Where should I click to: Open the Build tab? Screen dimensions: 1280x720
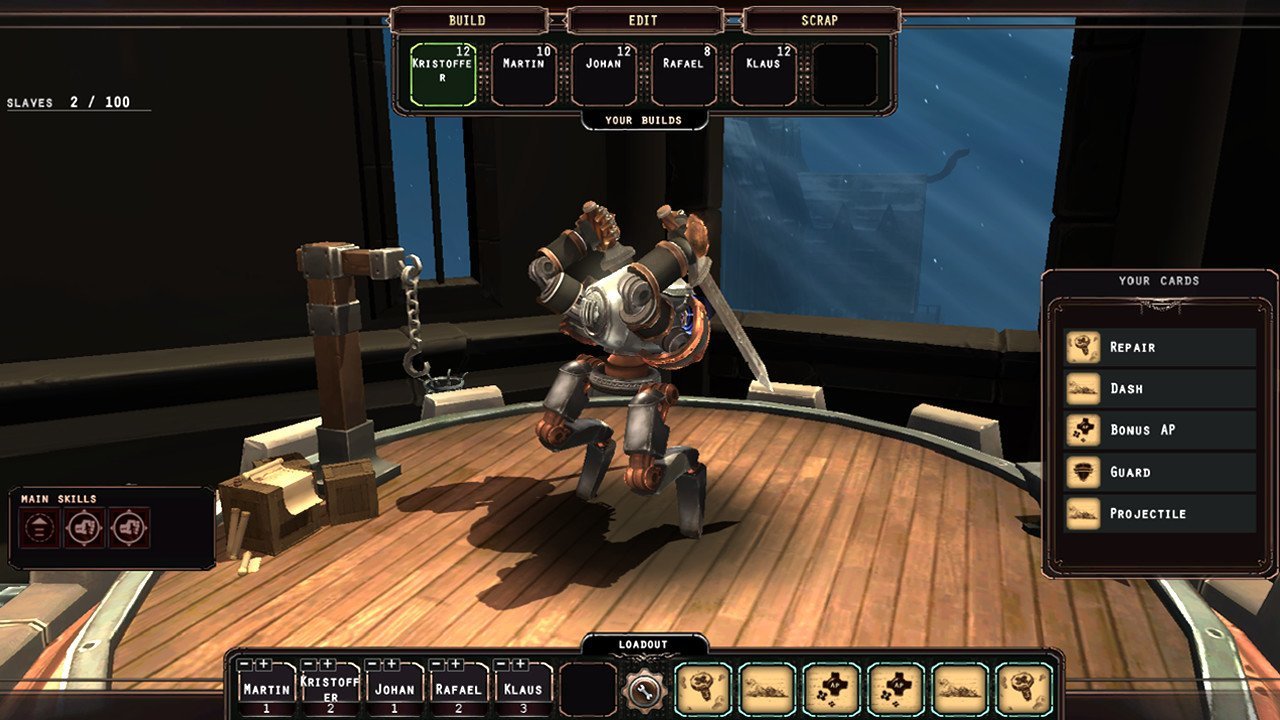(467, 20)
